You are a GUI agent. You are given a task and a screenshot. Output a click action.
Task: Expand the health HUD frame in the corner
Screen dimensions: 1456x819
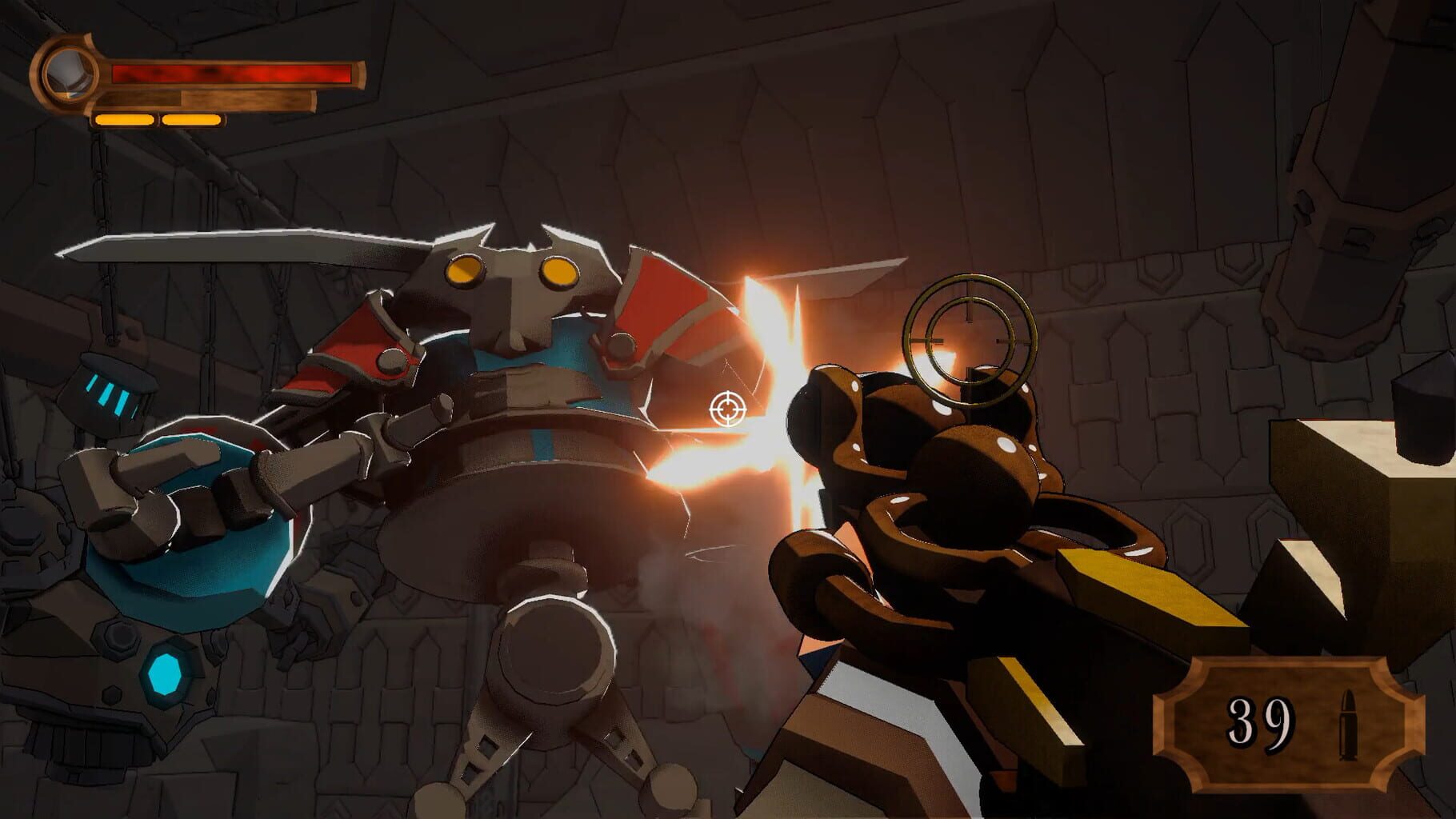point(192,80)
